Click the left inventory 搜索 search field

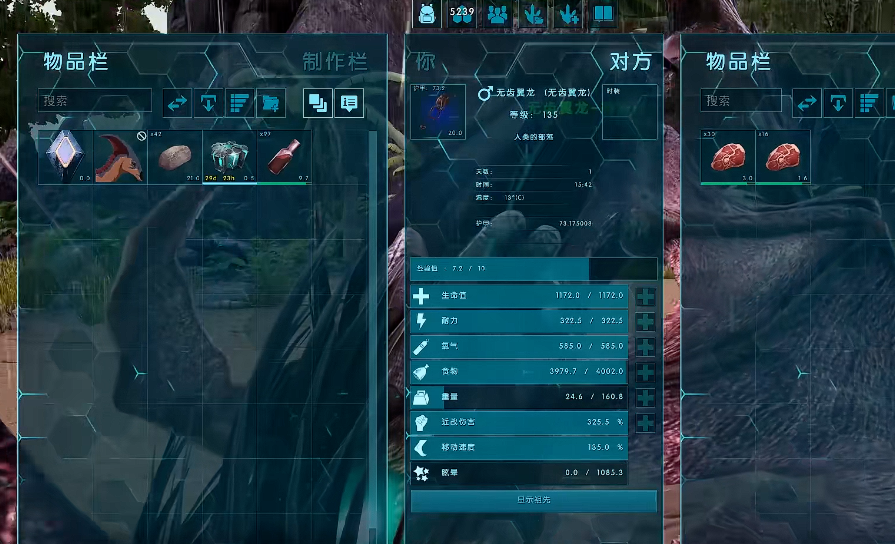click(x=95, y=101)
